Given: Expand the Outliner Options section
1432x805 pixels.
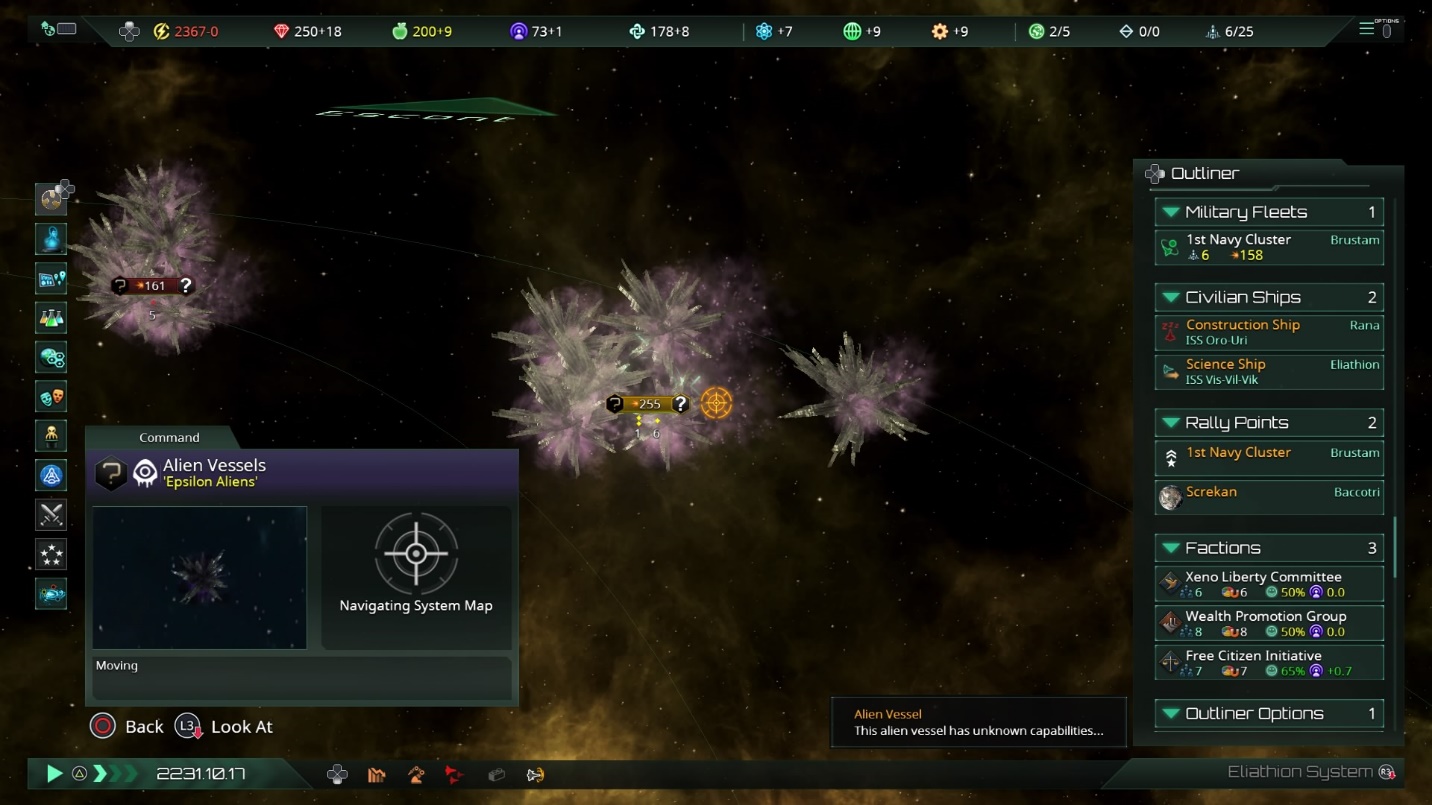Looking at the screenshot, I should (1171, 713).
